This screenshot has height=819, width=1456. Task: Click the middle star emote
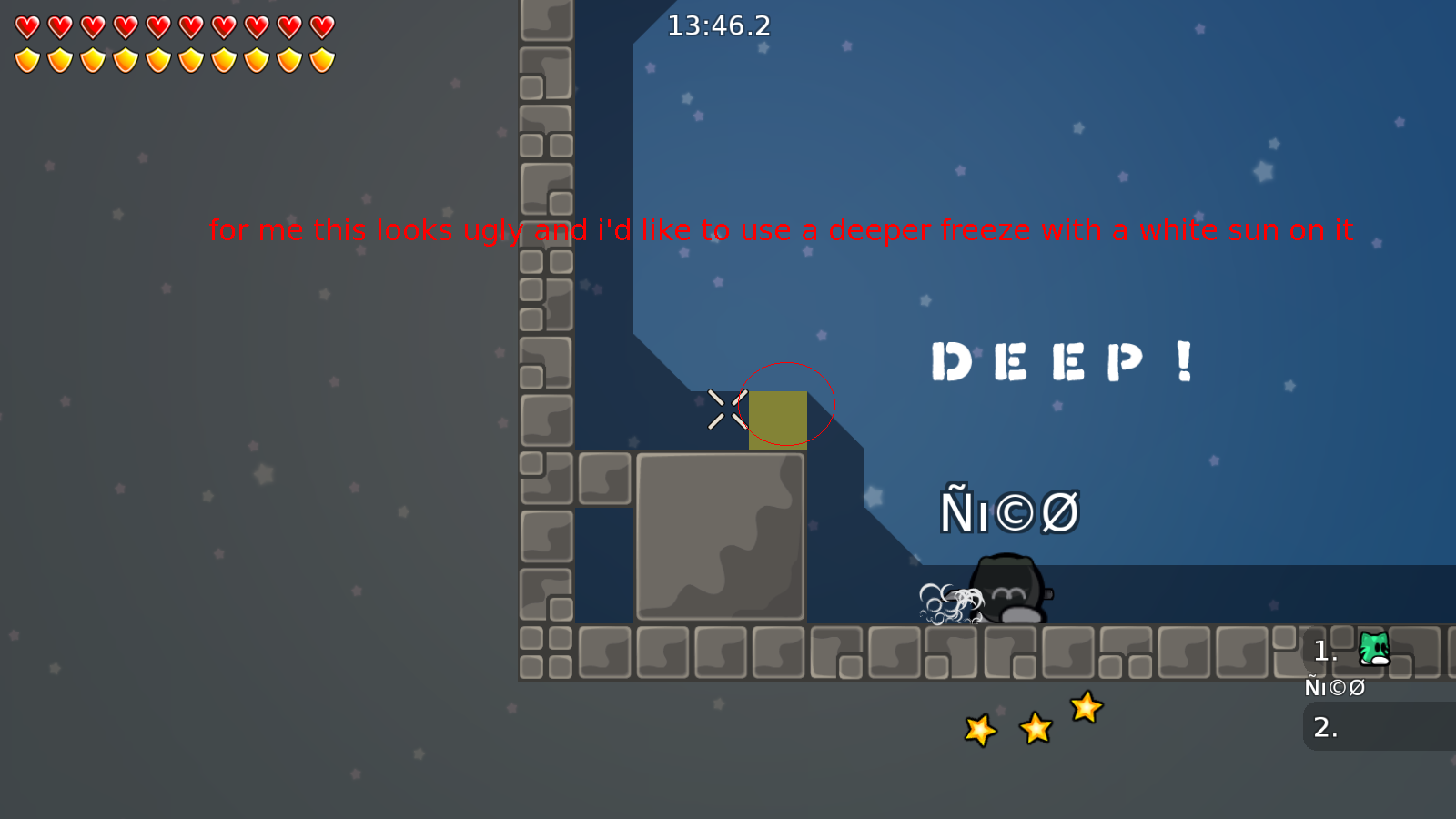(x=1035, y=728)
